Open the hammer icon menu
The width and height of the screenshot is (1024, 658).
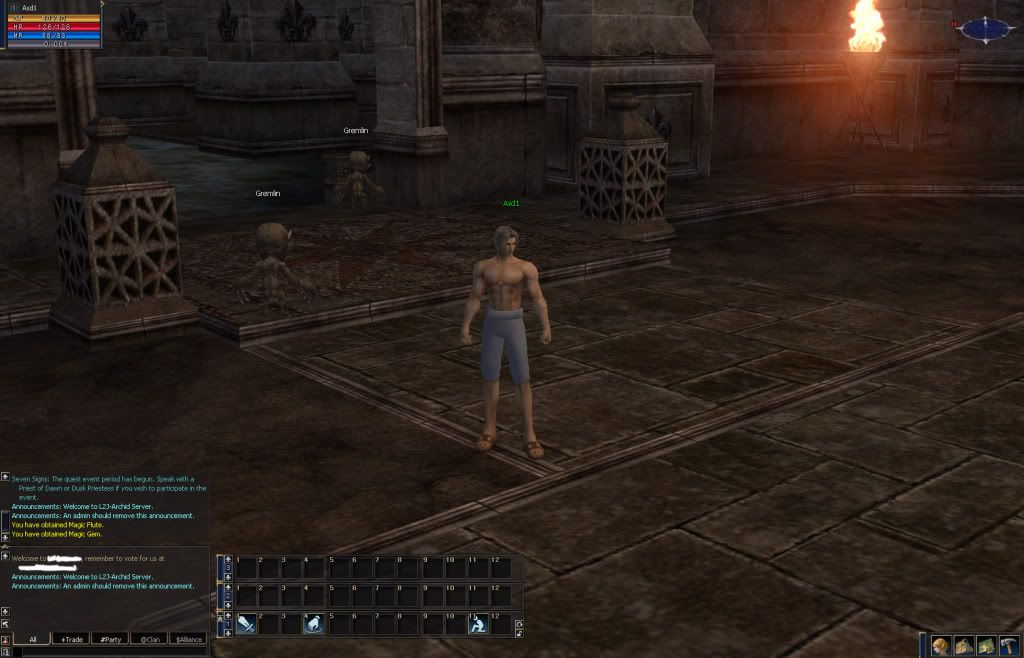coord(1008,645)
